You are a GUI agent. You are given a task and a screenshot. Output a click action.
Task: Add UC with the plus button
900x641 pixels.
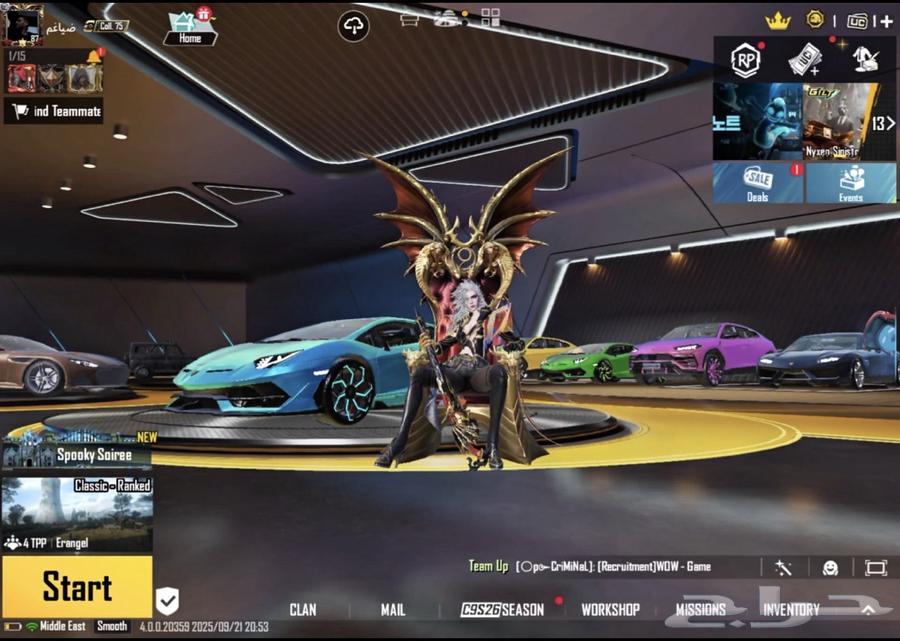point(885,21)
